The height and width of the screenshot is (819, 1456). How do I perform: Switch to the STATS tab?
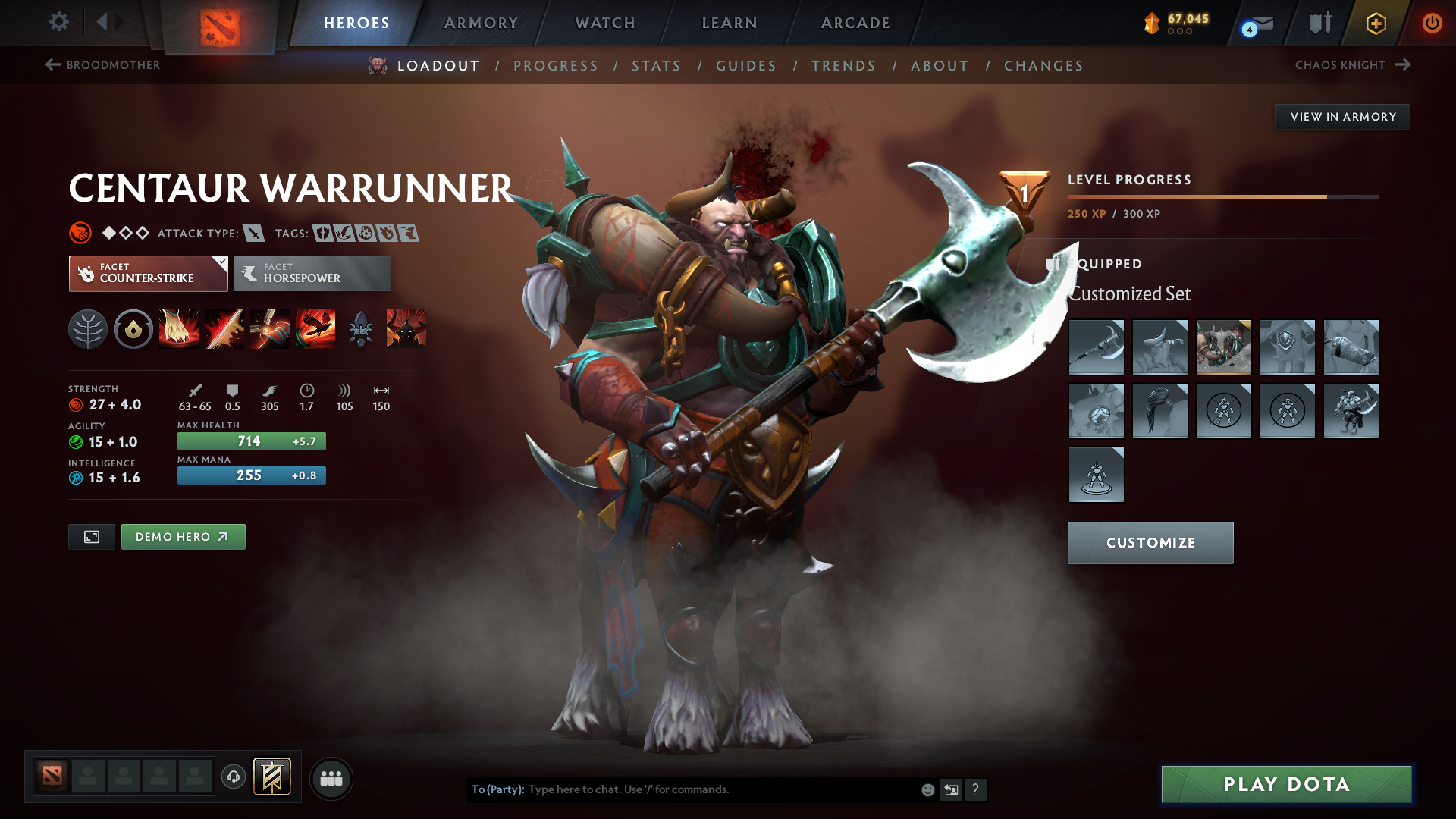(656, 65)
